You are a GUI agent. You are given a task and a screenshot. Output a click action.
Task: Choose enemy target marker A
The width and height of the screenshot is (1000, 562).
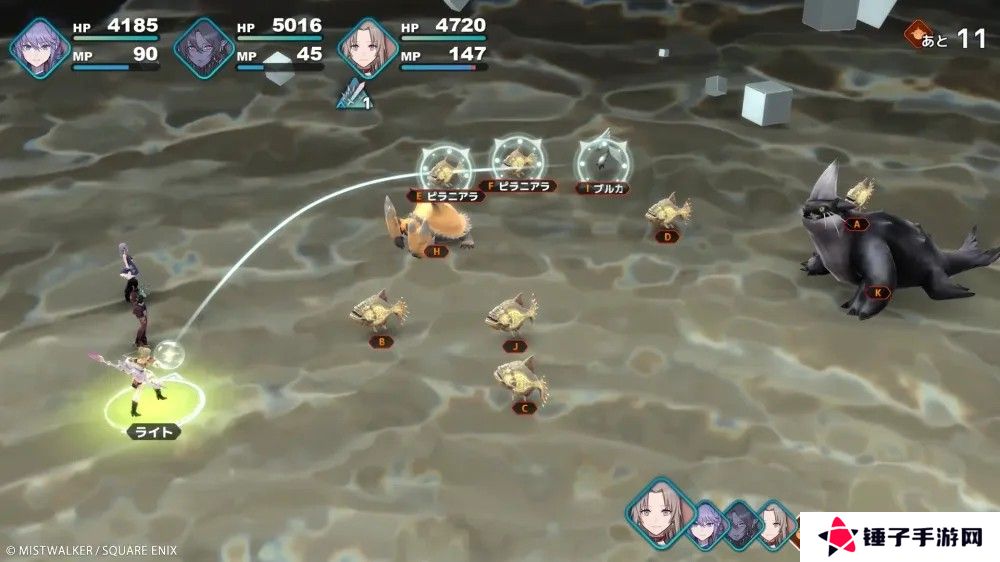856,225
